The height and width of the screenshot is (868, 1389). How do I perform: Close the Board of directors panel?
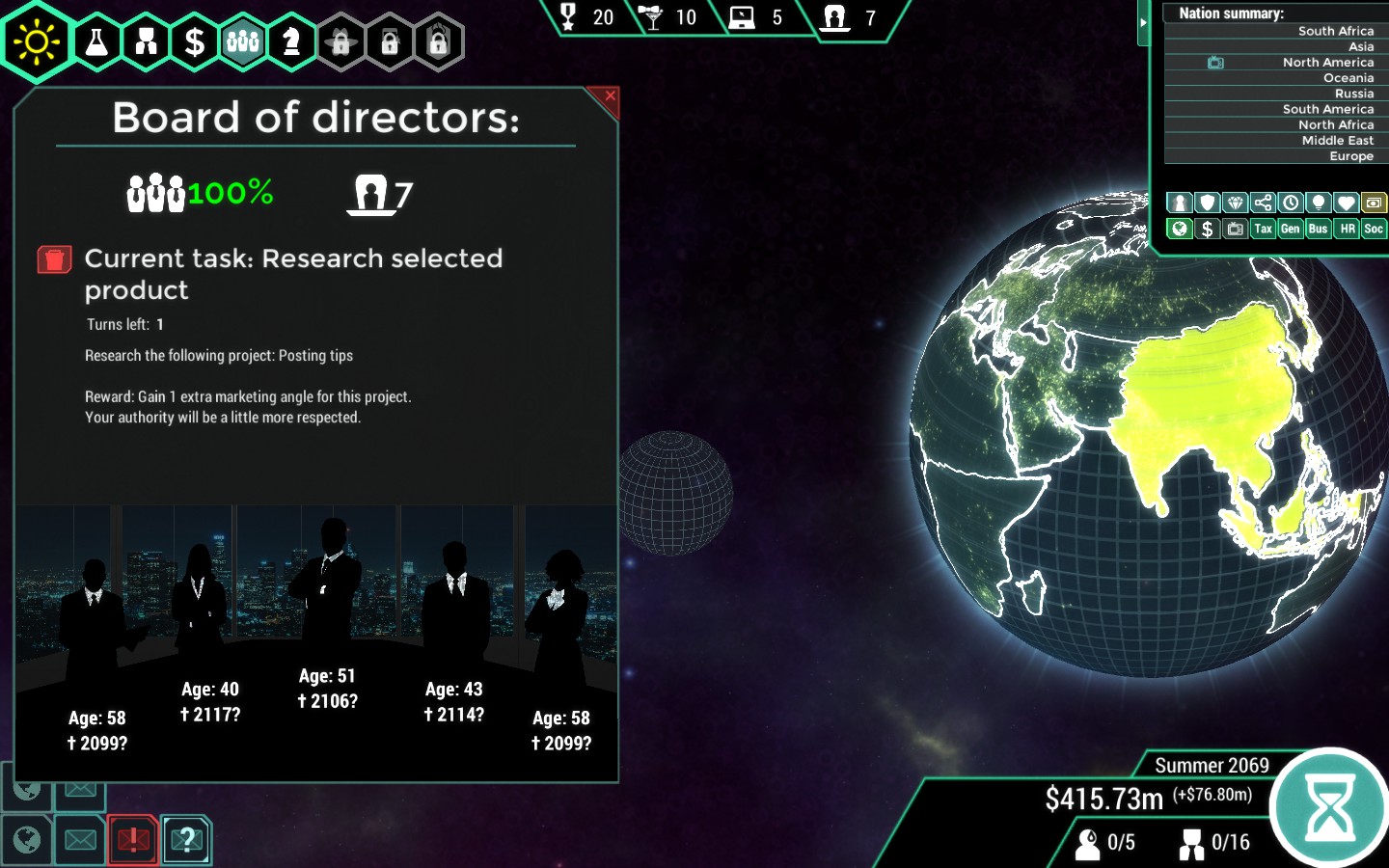[610, 95]
